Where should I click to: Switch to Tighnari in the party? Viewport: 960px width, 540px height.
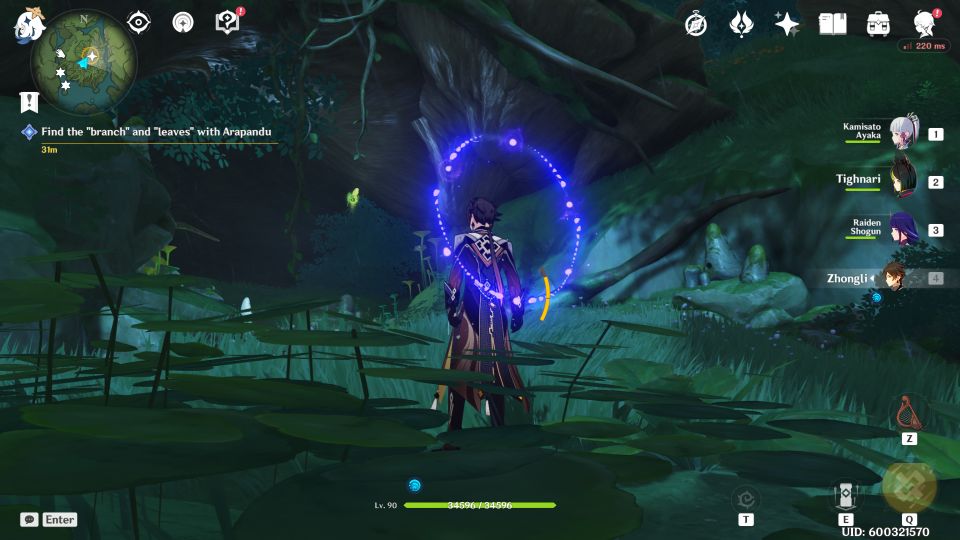(903, 181)
